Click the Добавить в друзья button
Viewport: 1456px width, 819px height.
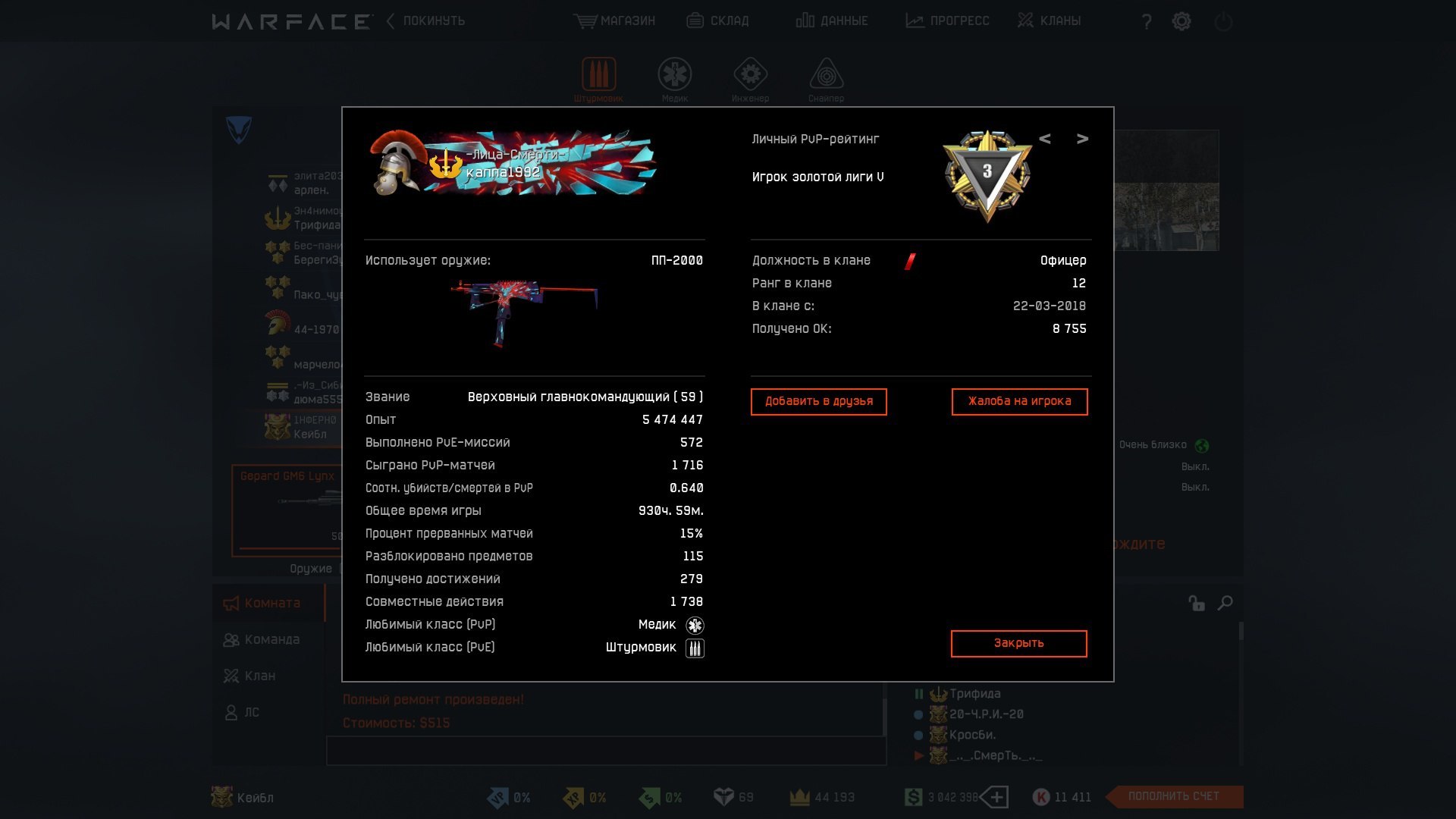click(x=818, y=401)
